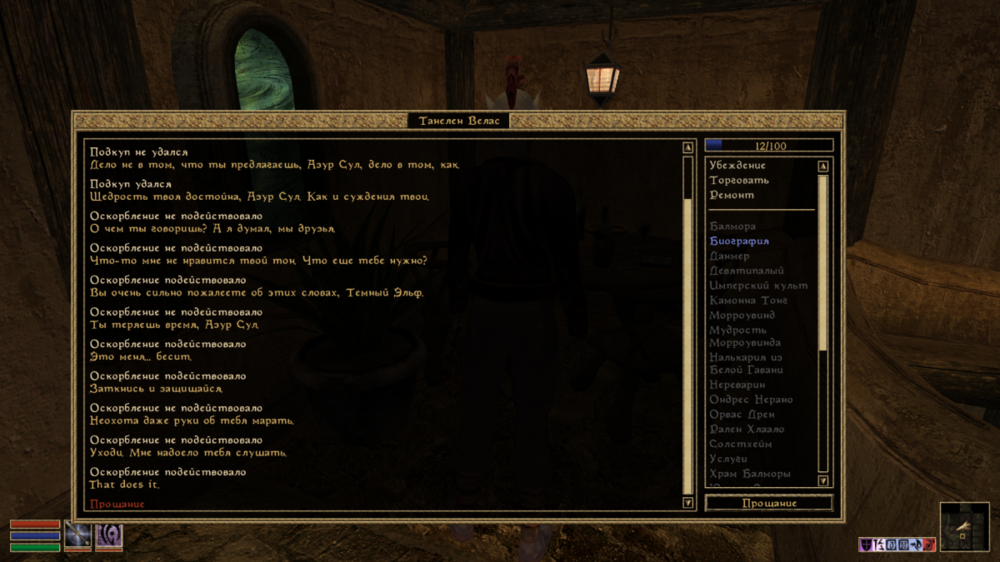Choose the Девятипалый topic
1000x562 pixels.
(747, 271)
